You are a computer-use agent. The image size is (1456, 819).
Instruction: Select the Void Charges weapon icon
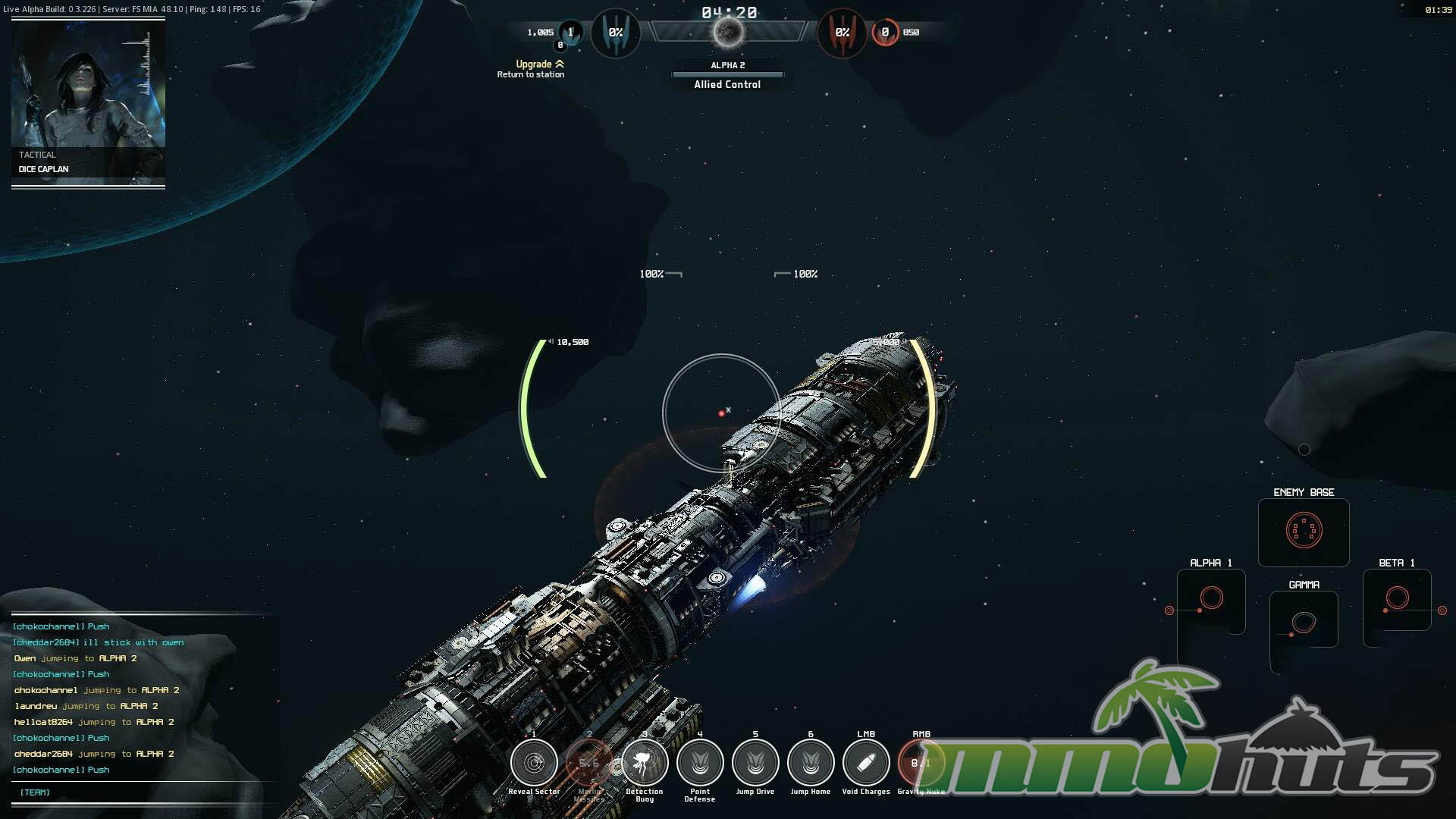coord(866,763)
